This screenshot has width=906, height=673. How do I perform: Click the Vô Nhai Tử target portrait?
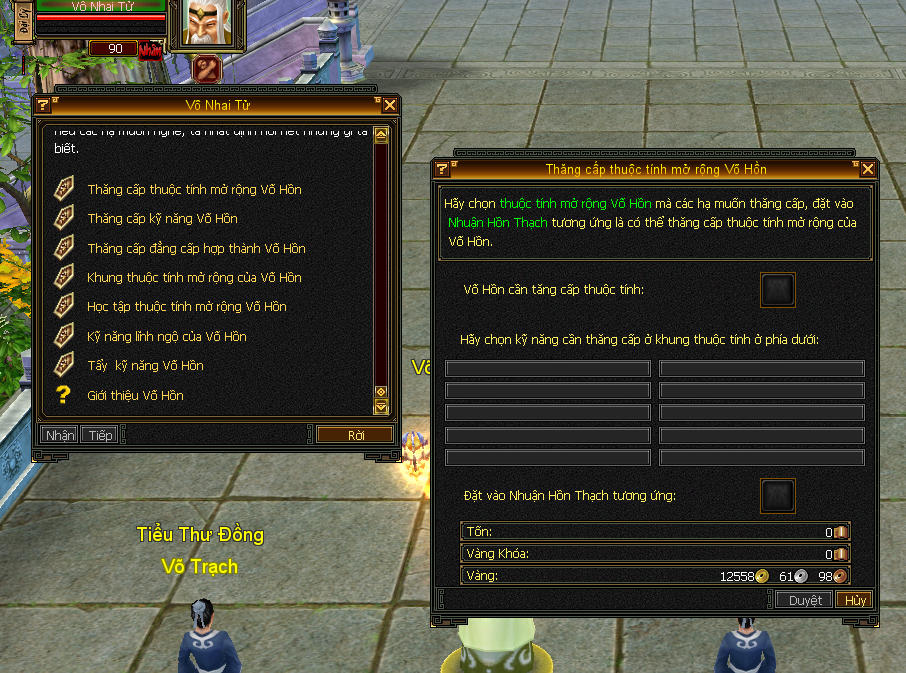209,23
